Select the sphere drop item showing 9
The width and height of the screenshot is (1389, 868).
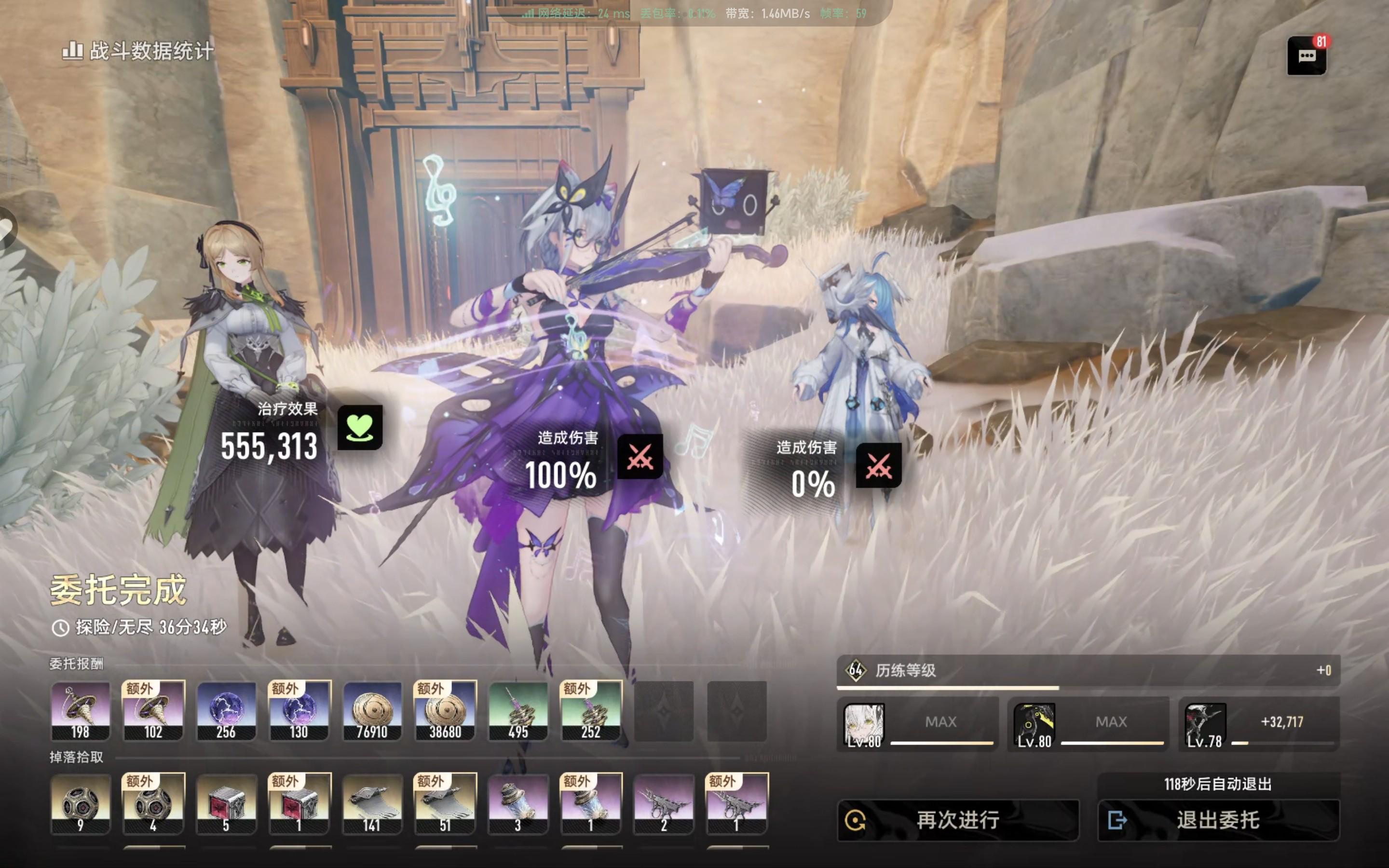tap(81, 804)
